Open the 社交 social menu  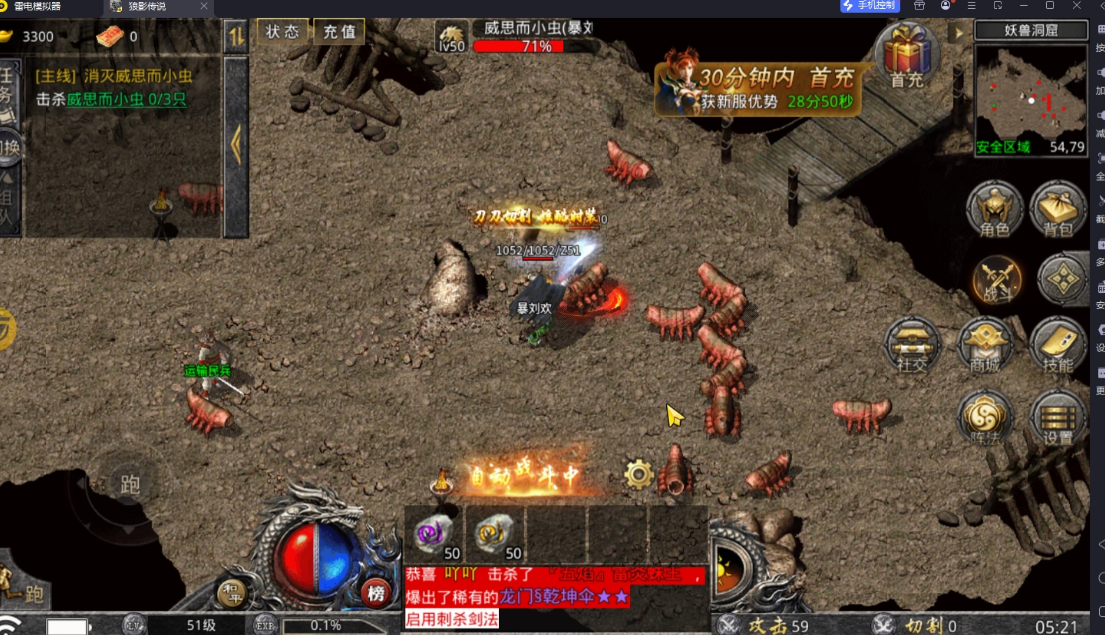(912, 347)
